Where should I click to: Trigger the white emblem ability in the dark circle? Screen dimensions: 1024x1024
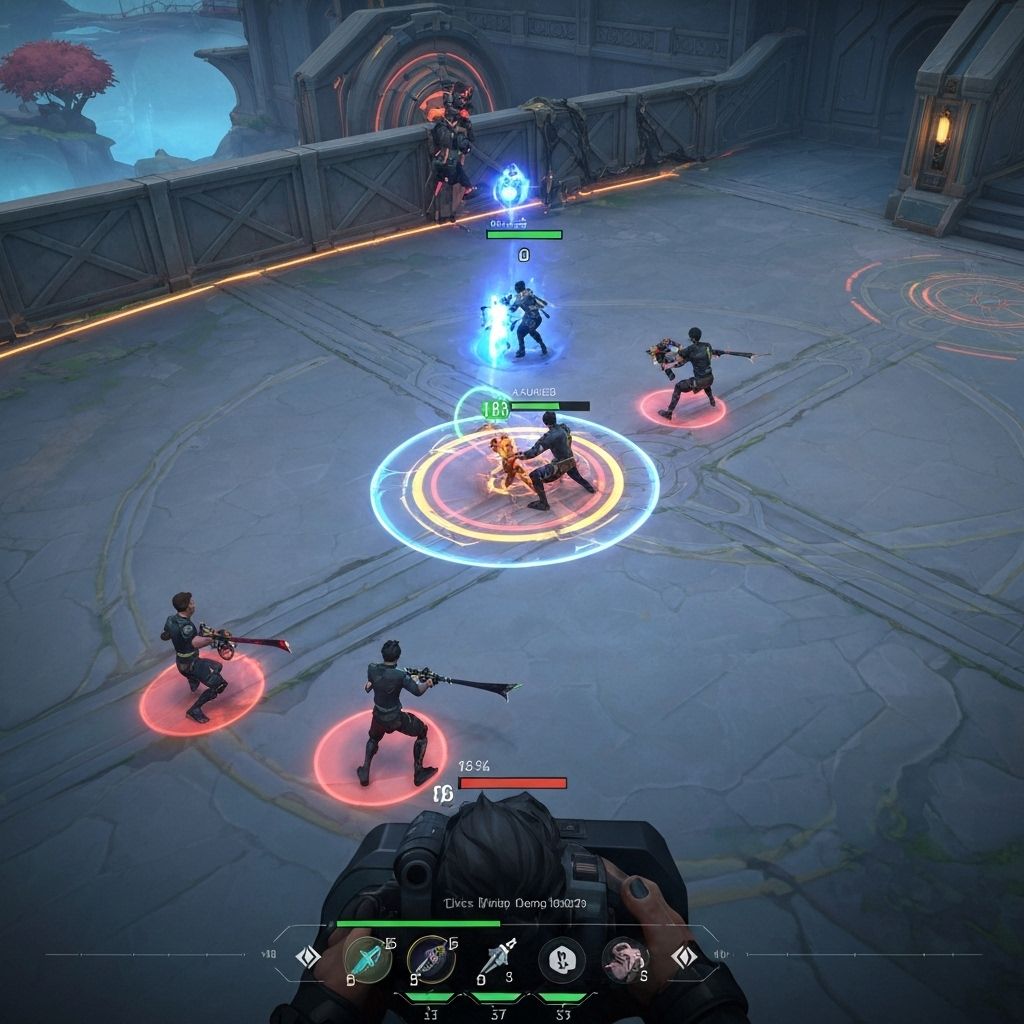[x=562, y=960]
